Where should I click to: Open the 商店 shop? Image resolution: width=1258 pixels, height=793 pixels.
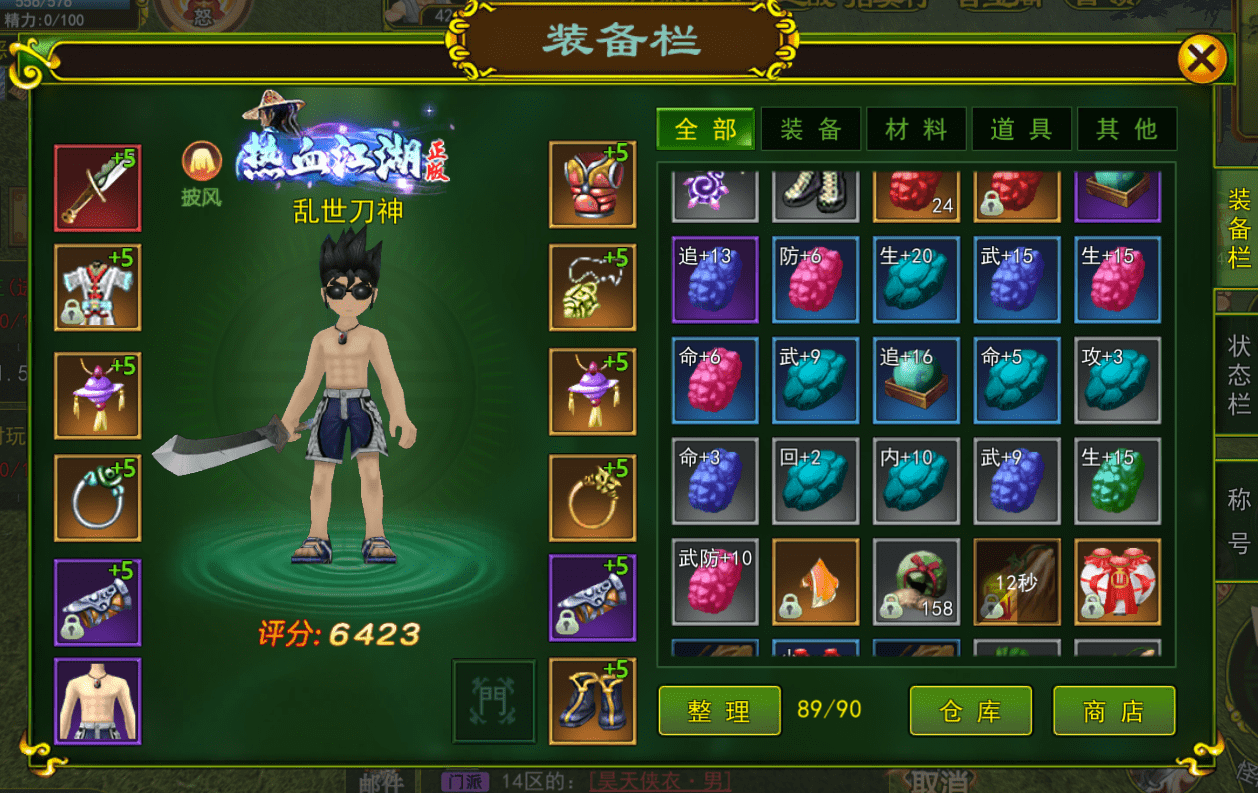click(x=1114, y=711)
